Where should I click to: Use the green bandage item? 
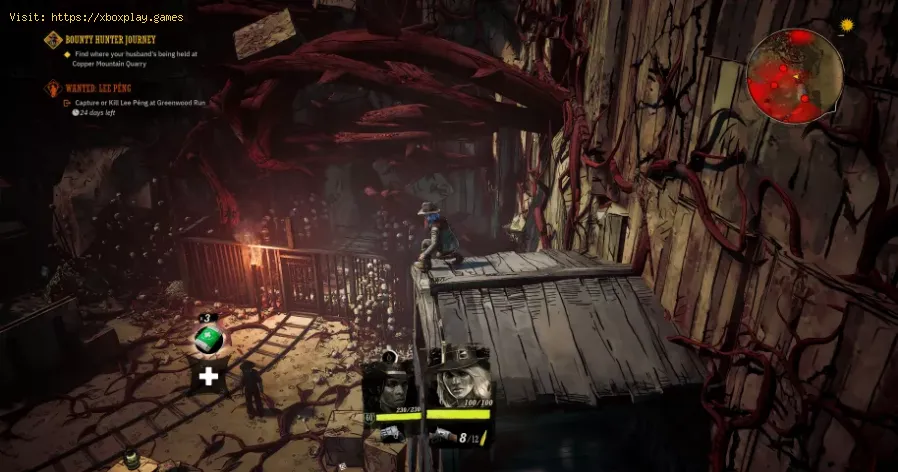point(208,340)
